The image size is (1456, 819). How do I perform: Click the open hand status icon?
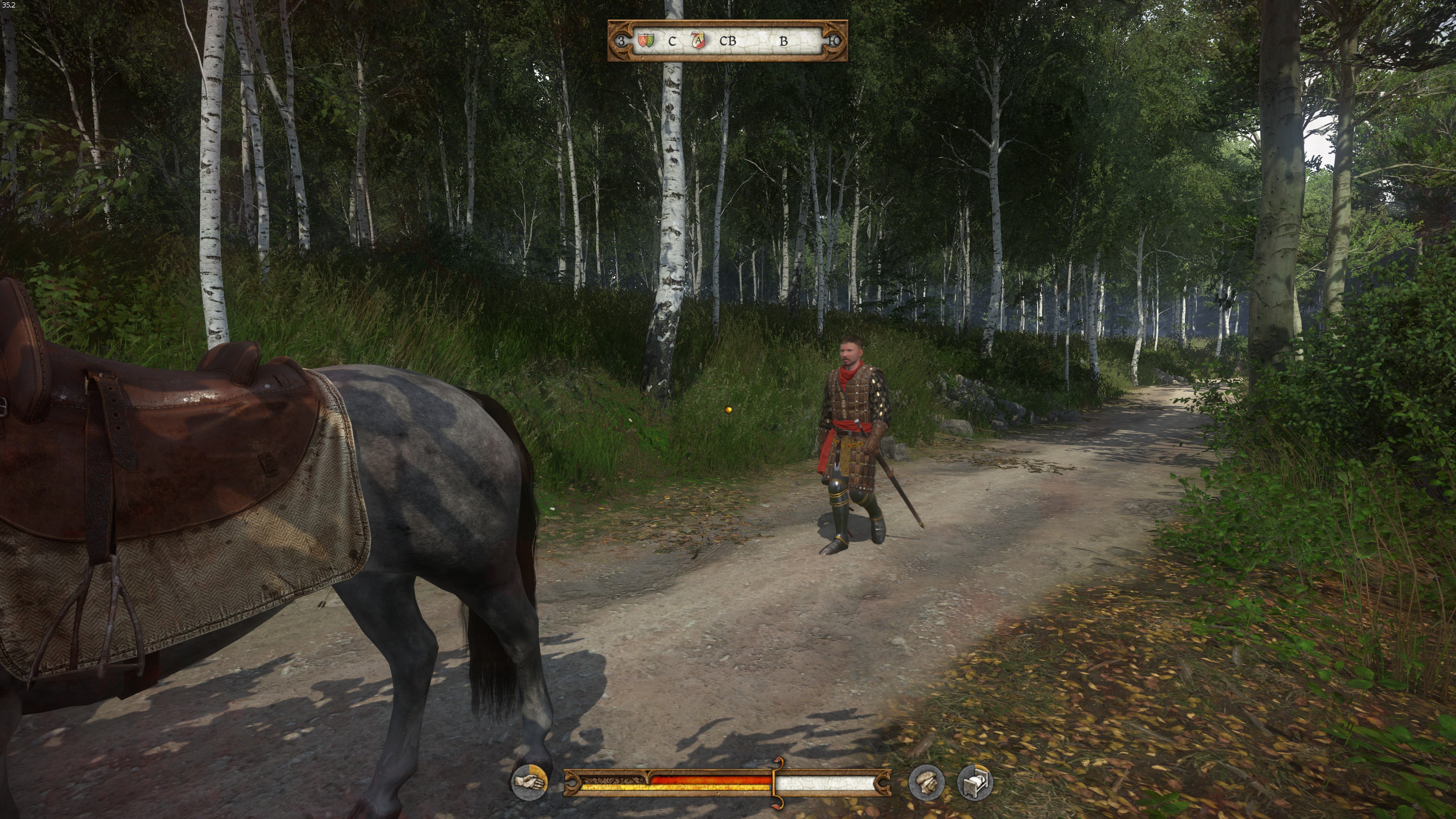(530, 782)
